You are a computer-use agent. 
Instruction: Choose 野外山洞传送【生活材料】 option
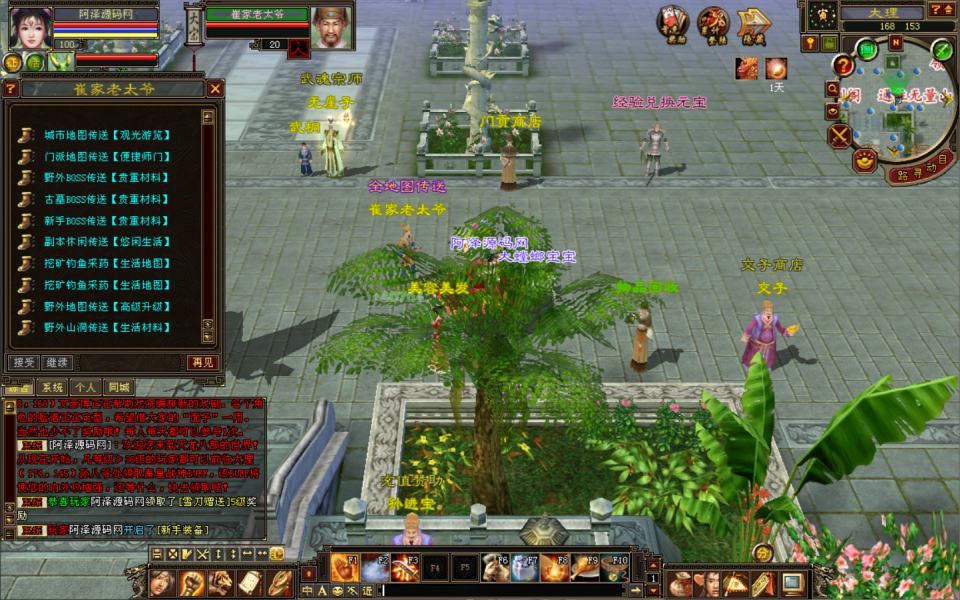click(x=105, y=327)
